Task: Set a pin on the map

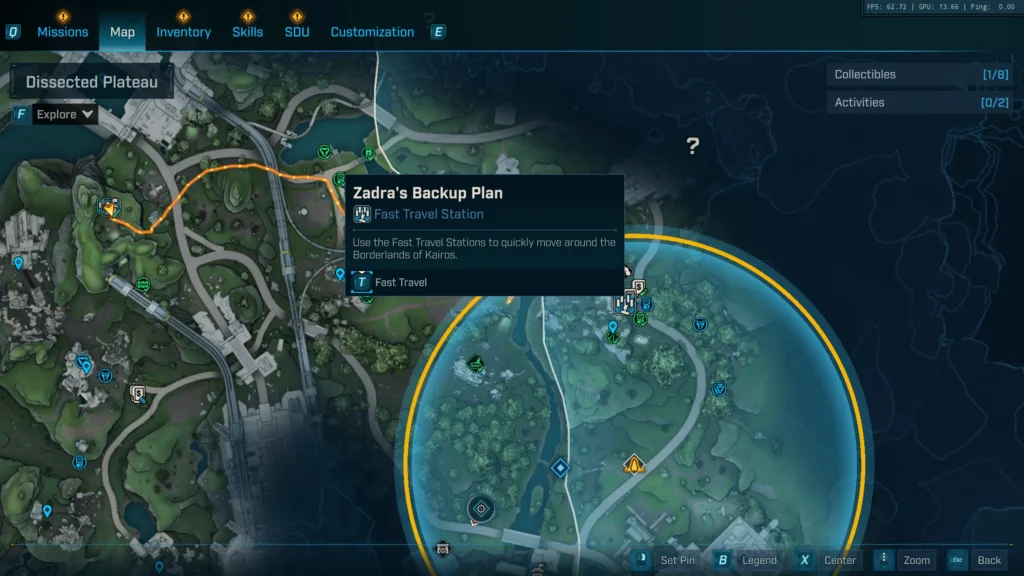Action: [x=666, y=560]
